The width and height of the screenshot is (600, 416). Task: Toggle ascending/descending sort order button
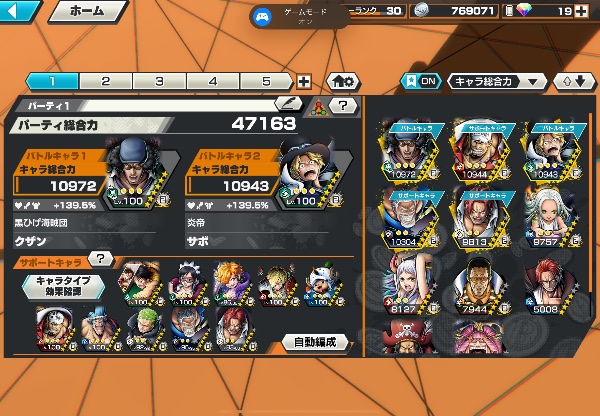[x=574, y=82]
